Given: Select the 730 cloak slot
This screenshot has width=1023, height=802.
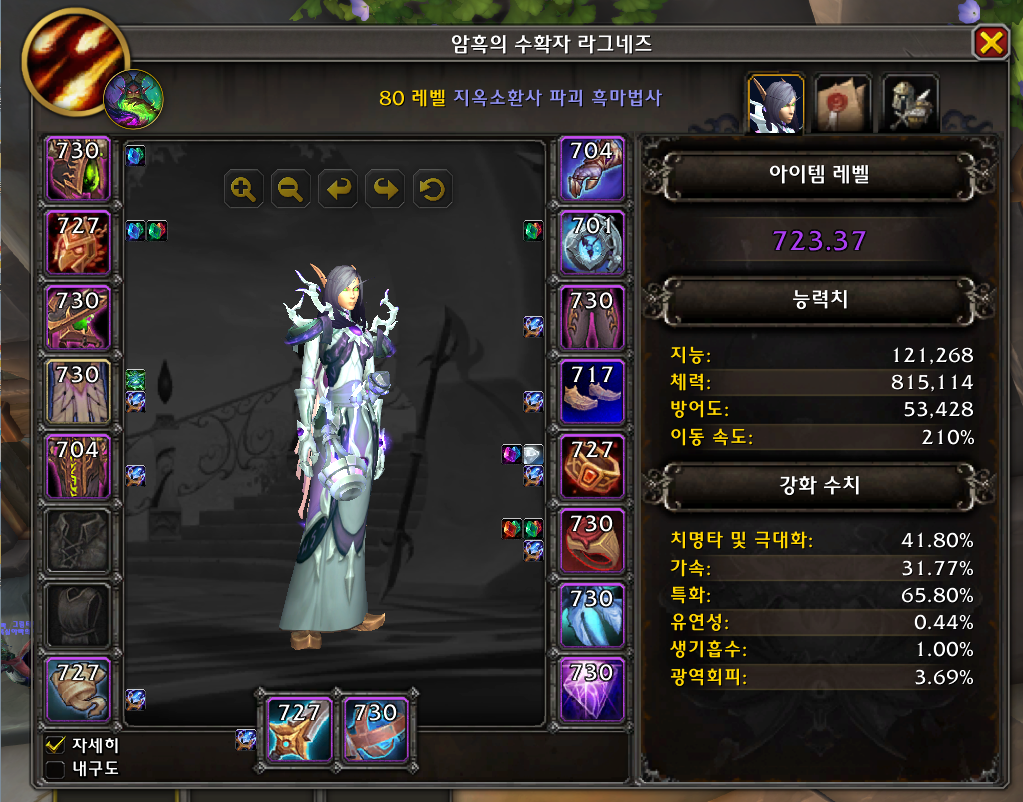Looking at the screenshot, I should (x=79, y=392).
